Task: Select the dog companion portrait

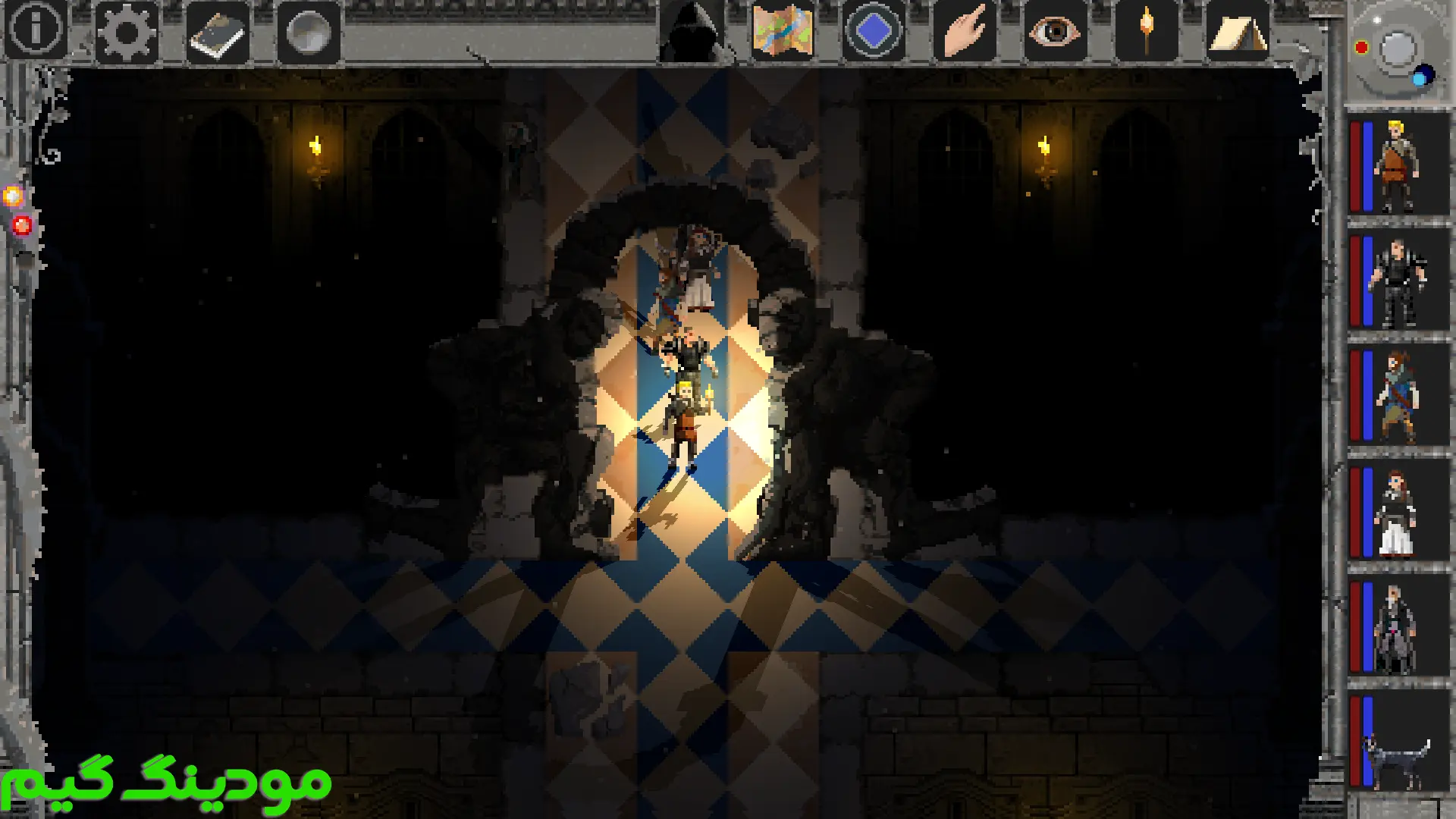Action: pos(1398,743)
